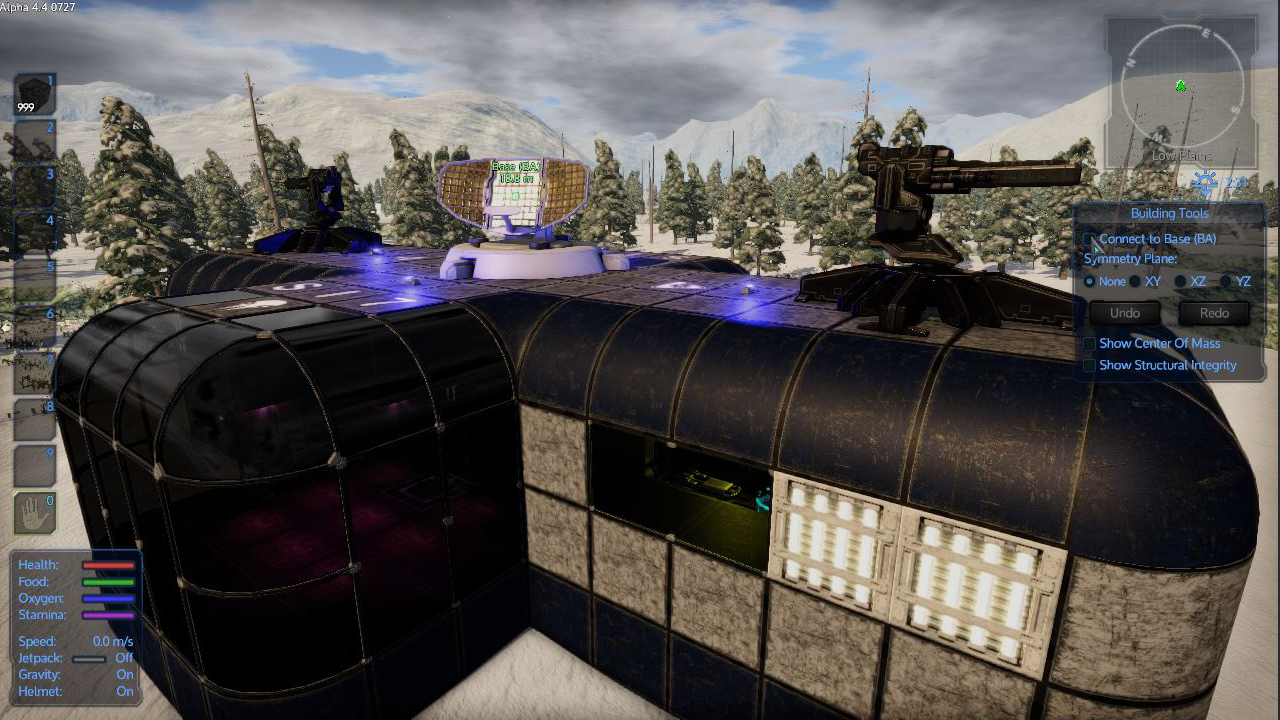The image size is (1280, 720).
Task: Click the circular minimap
Action: (x=1181, y=88)
